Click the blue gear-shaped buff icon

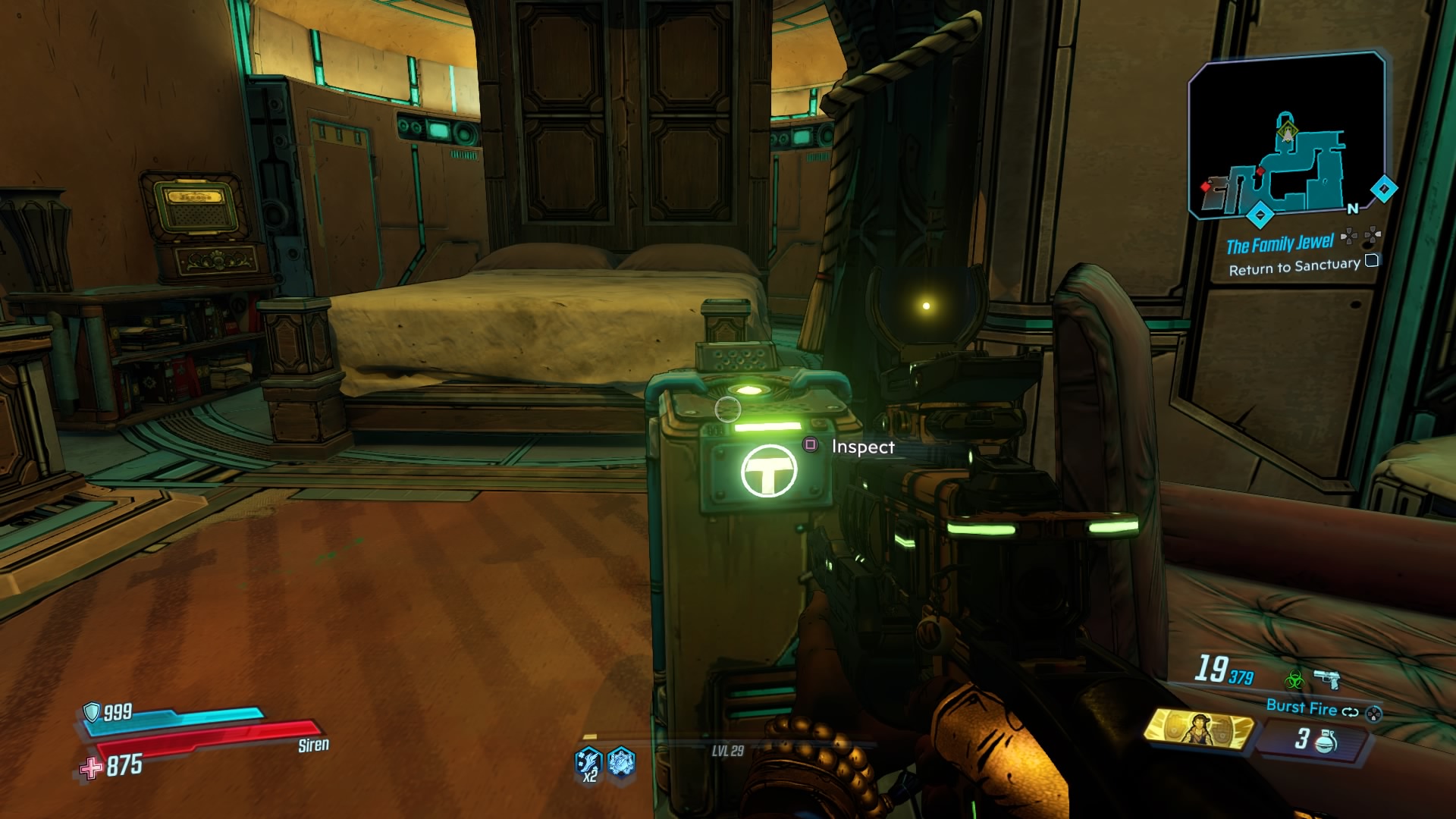(620, 761)
